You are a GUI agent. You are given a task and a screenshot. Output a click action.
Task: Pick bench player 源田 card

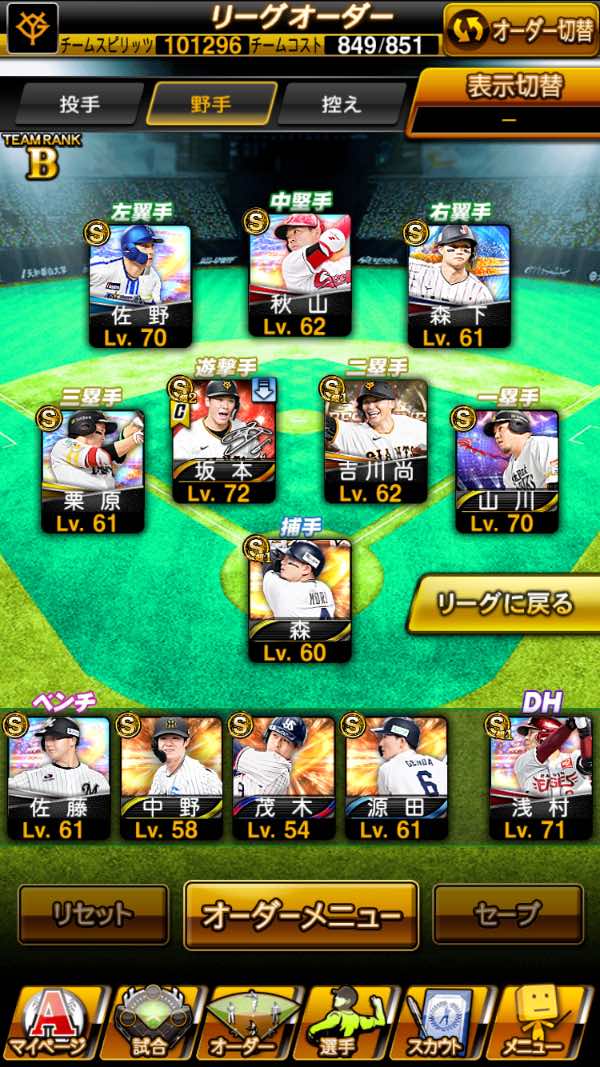click(x=396, y=777)
